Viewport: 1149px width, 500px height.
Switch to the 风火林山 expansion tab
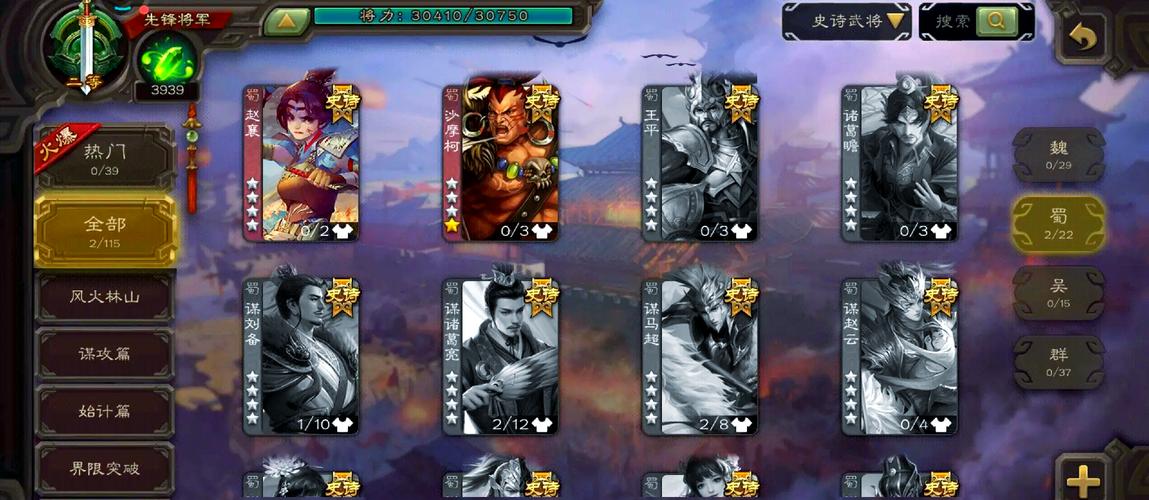(105, 297)
